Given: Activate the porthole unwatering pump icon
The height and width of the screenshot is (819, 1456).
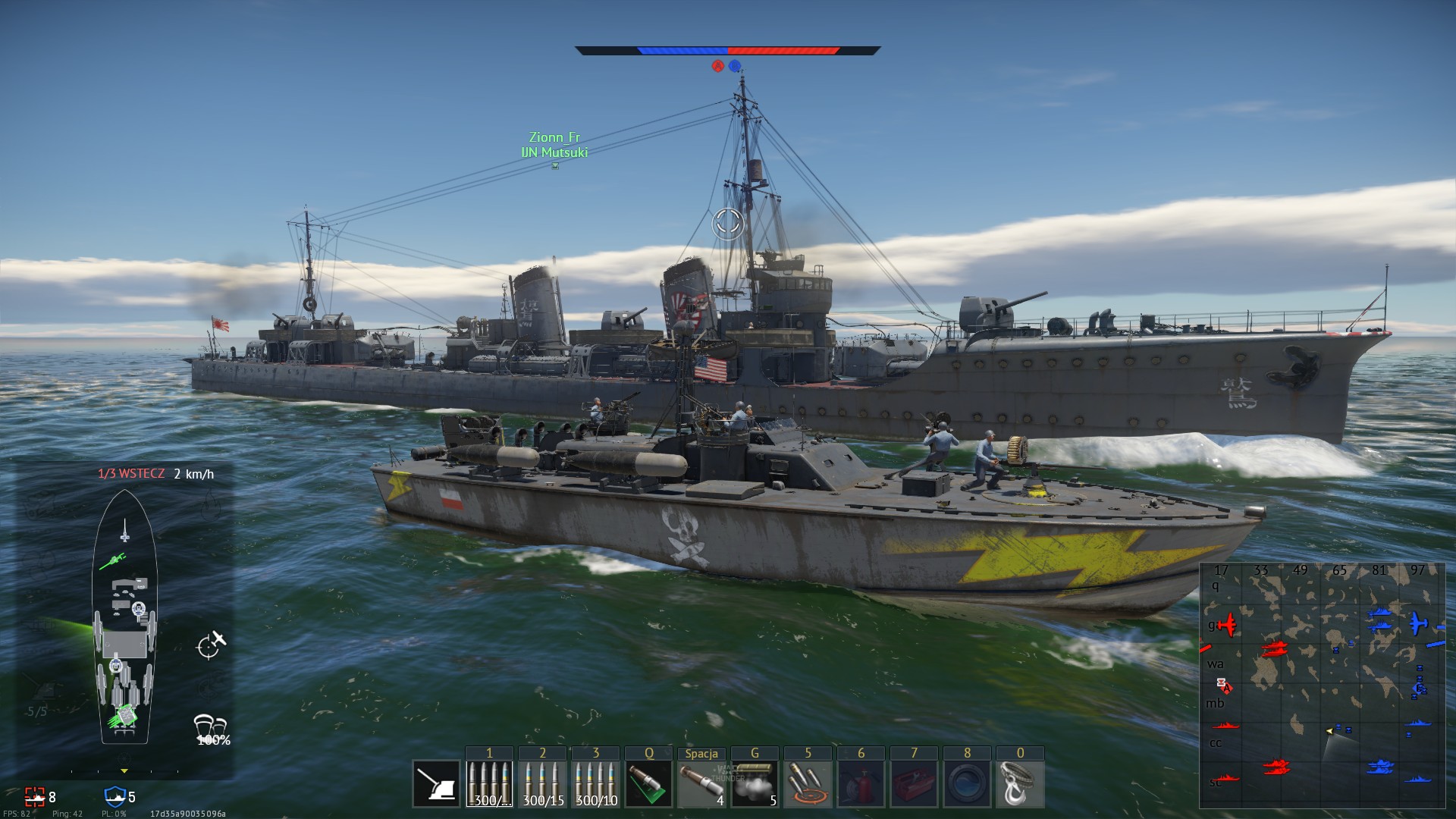Looking at the screenshot, I should point(967,784).
